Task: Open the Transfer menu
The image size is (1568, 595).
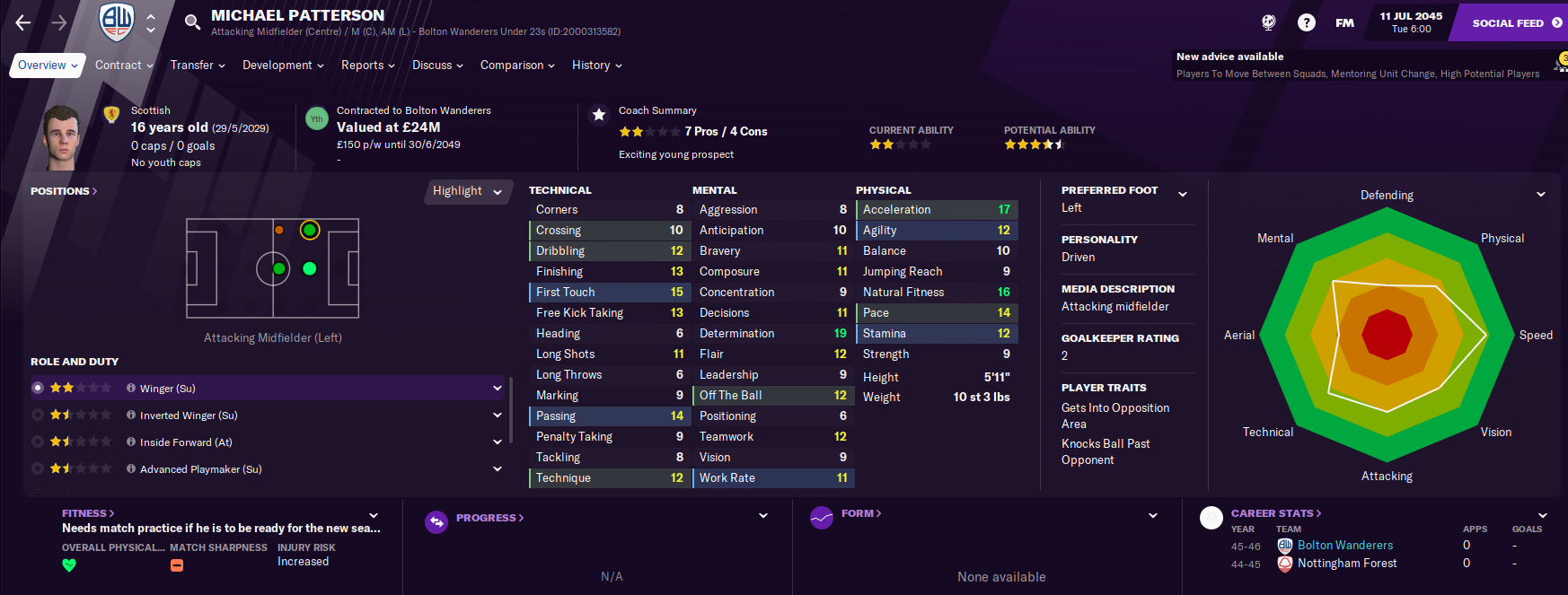Action: tap(198, 66)
